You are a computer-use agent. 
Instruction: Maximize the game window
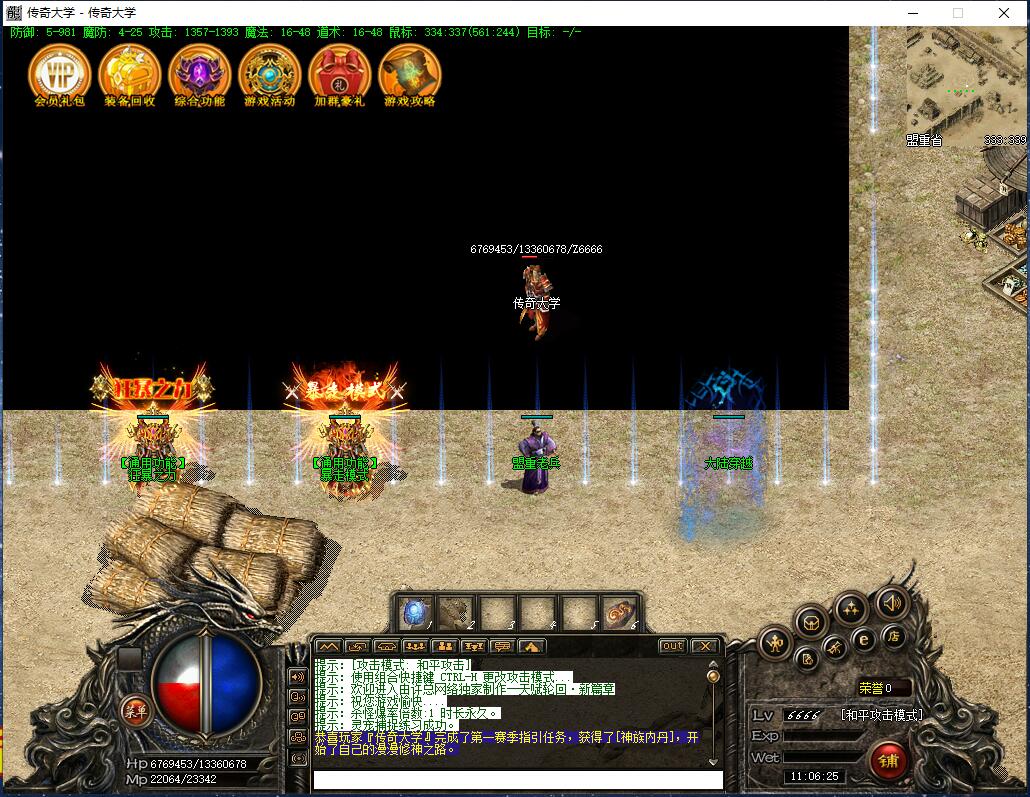957,13
